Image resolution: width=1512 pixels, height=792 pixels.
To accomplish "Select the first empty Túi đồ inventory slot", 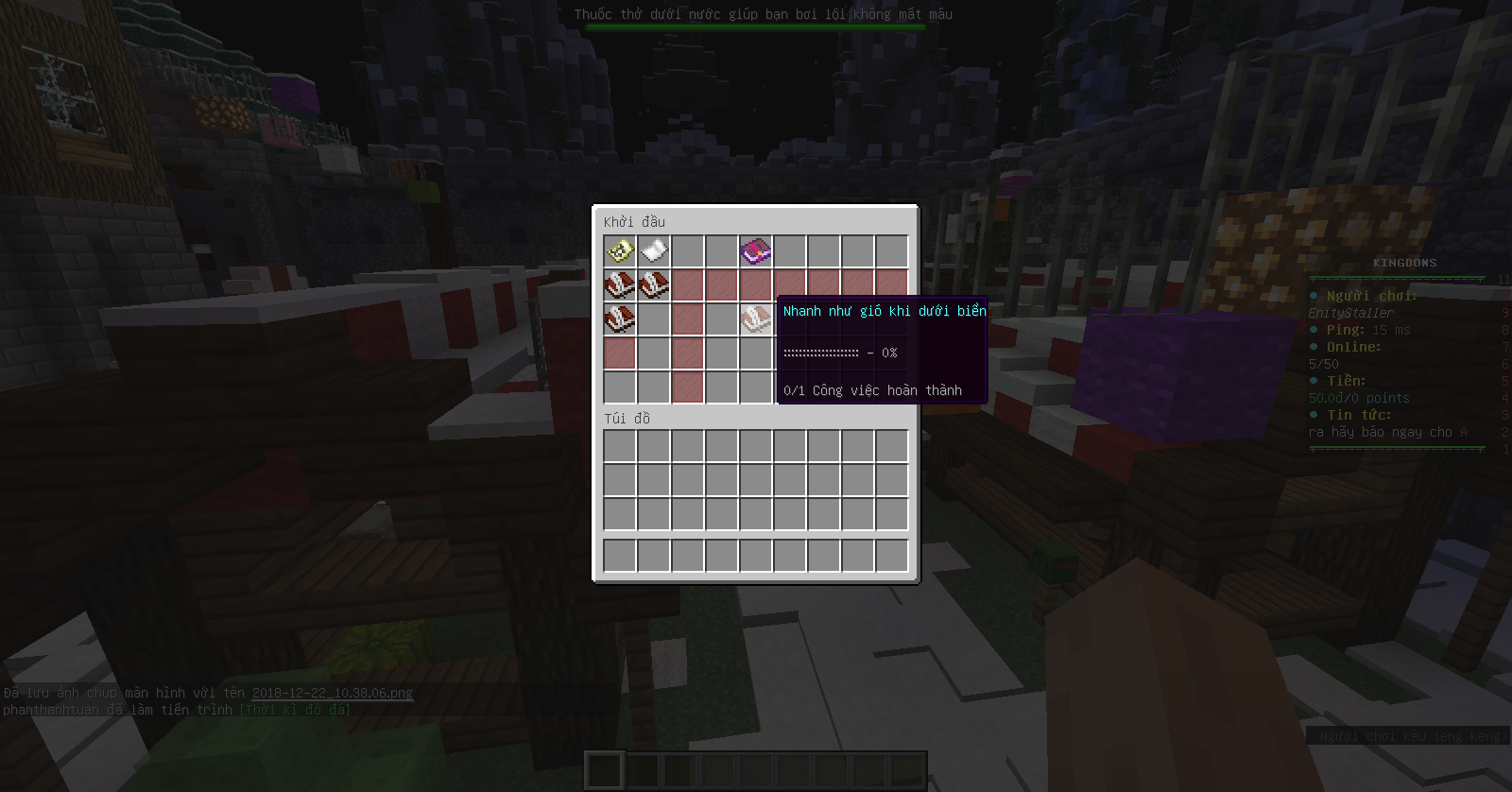I will [x=619, y=444].
